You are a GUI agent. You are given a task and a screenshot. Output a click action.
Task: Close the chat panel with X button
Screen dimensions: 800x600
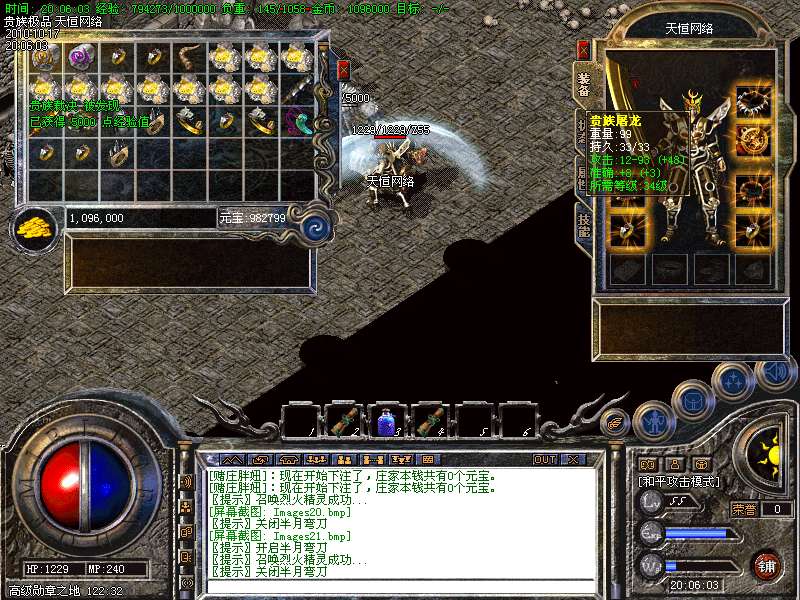[x=572, y=459]
